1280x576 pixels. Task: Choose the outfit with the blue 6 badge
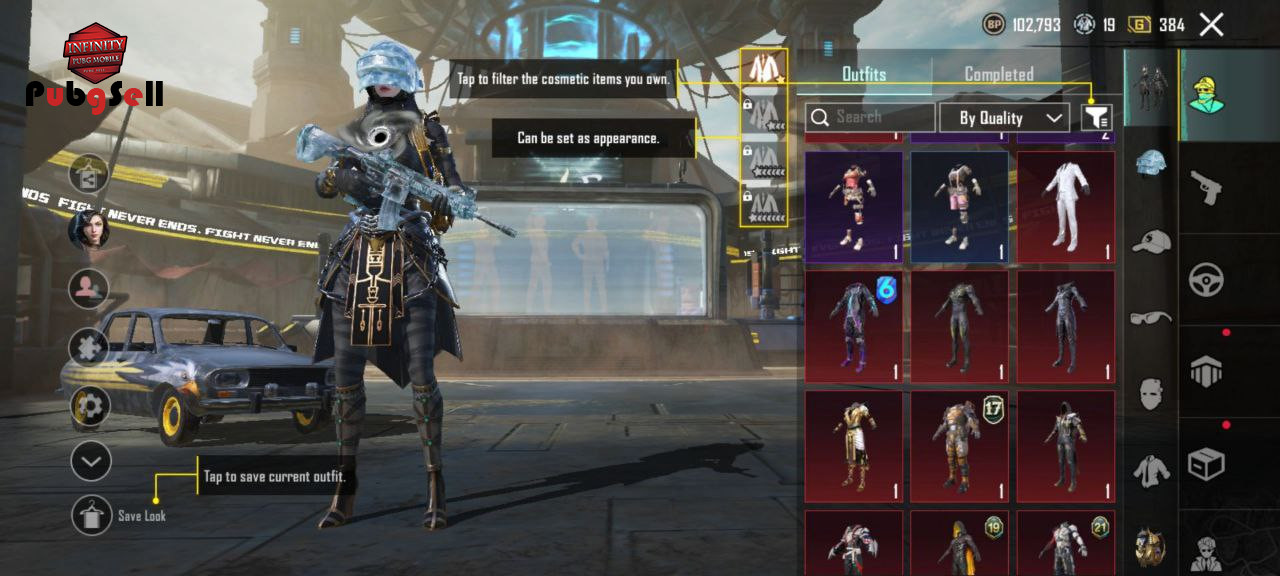853,326
